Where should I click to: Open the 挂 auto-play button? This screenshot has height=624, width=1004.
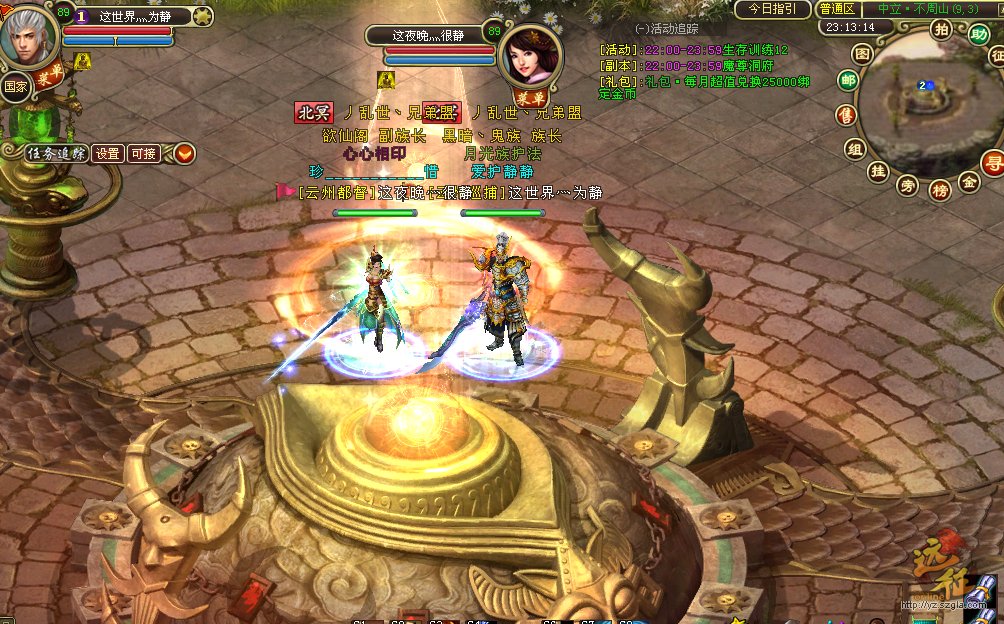point(878,172)
